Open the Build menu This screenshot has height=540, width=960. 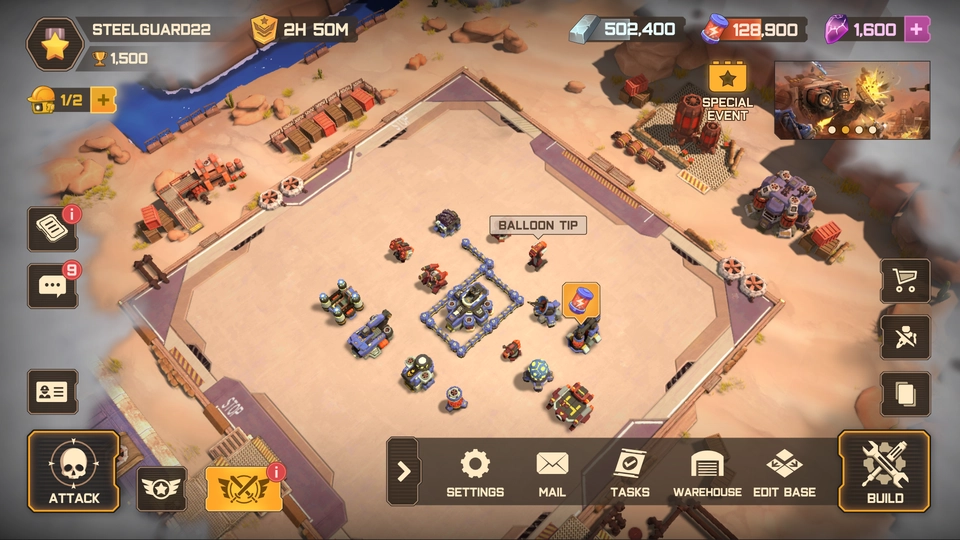(x=884, y=471)
